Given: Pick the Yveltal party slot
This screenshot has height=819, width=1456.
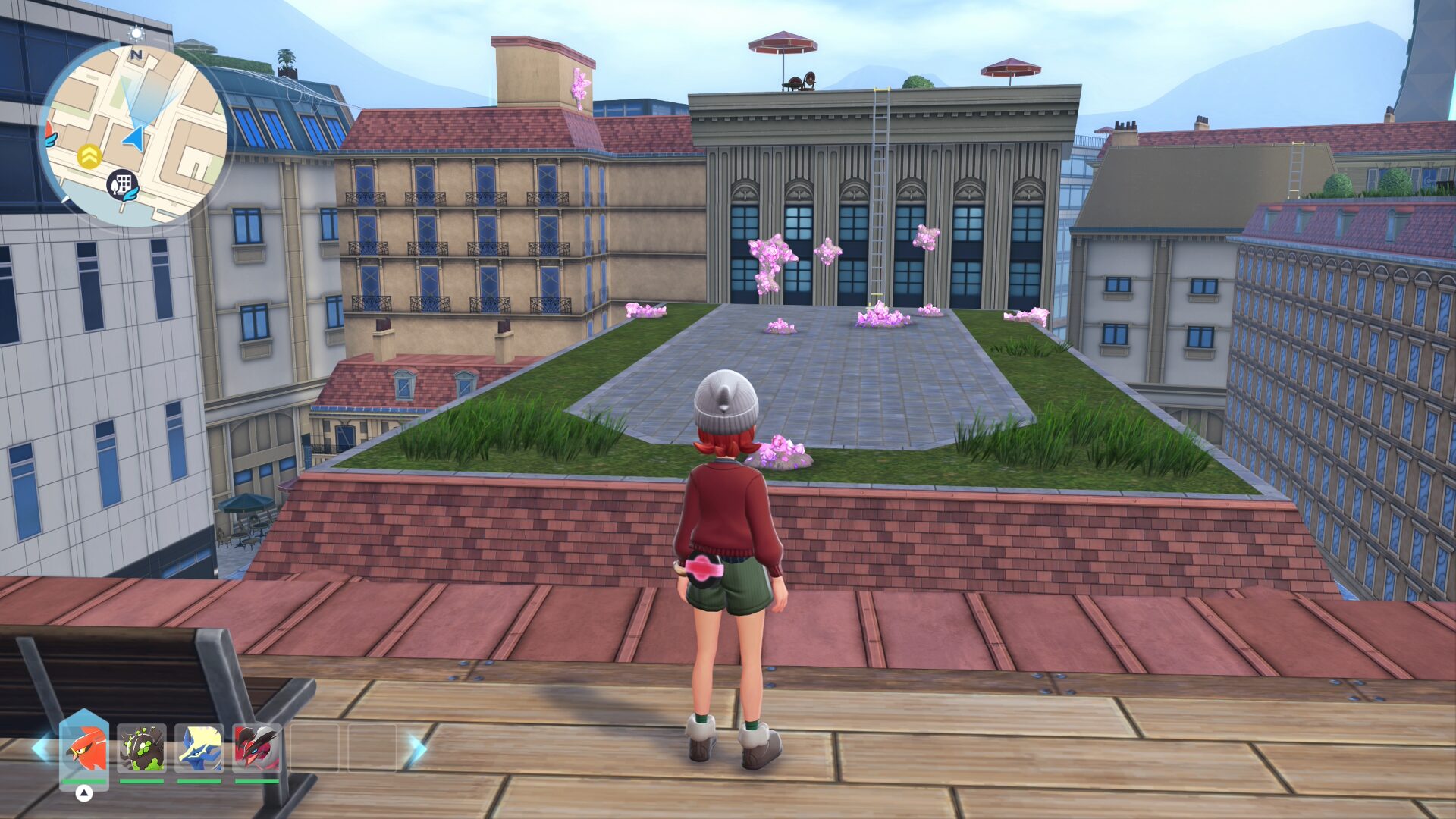Looking at the screenshot, I should (257, 748).
